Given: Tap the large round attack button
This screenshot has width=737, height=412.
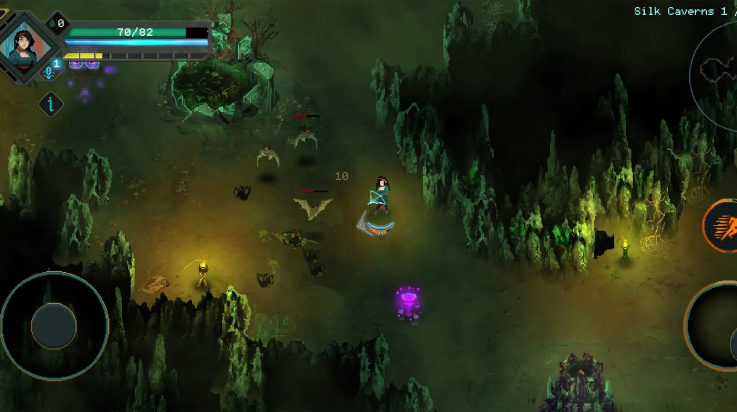Looking at the screenshot, I should (717, 328).
